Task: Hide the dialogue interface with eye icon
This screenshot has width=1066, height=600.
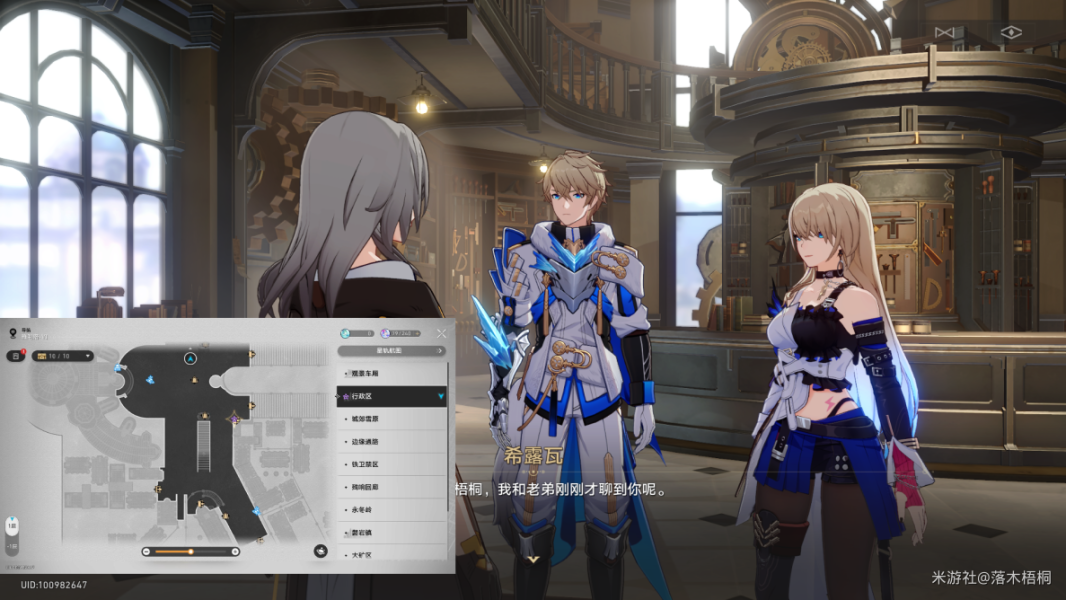Action: [x=1011, y=32]
